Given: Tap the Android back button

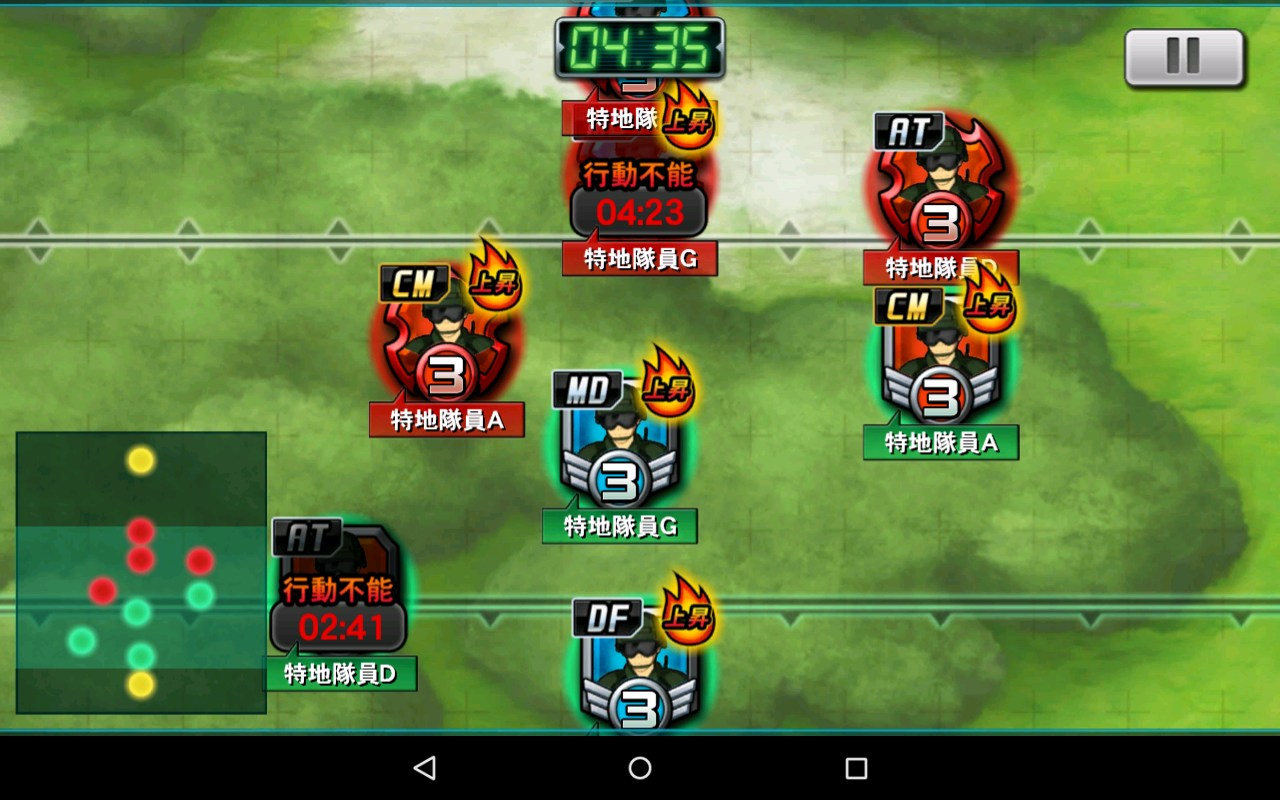Looking at the screenshot, I should pos(425,768).
